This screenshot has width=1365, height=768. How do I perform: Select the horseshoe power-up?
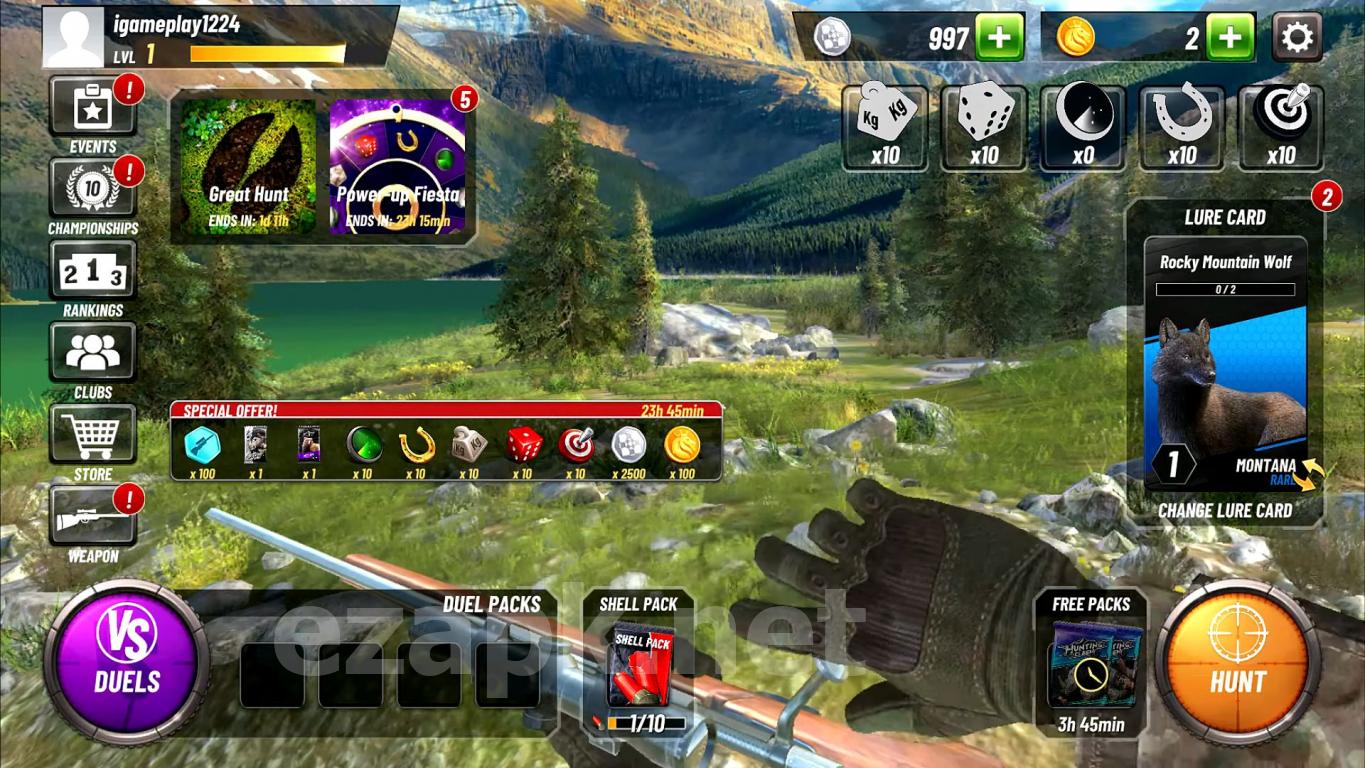[x=1182, y=127]
